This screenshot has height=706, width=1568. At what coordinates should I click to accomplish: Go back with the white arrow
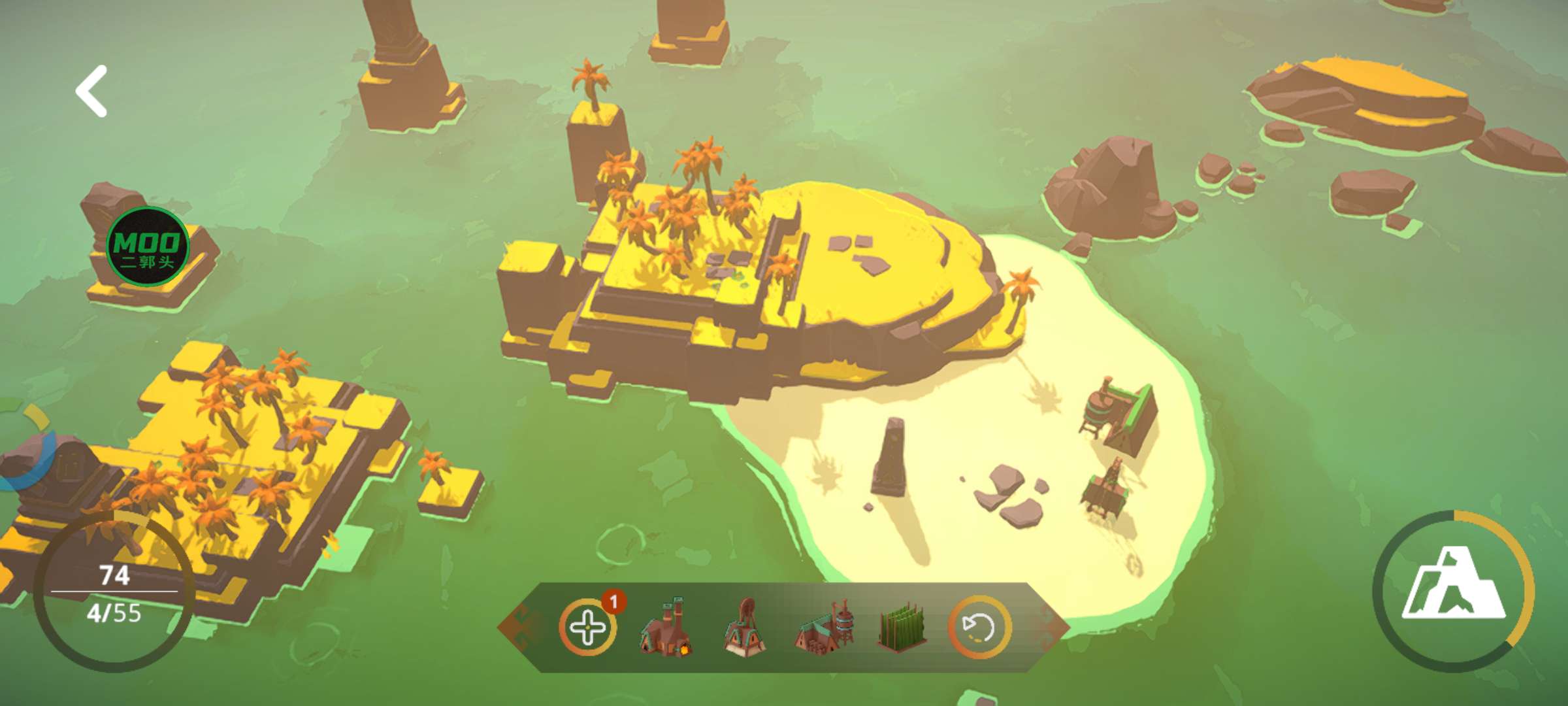(91, 92)
